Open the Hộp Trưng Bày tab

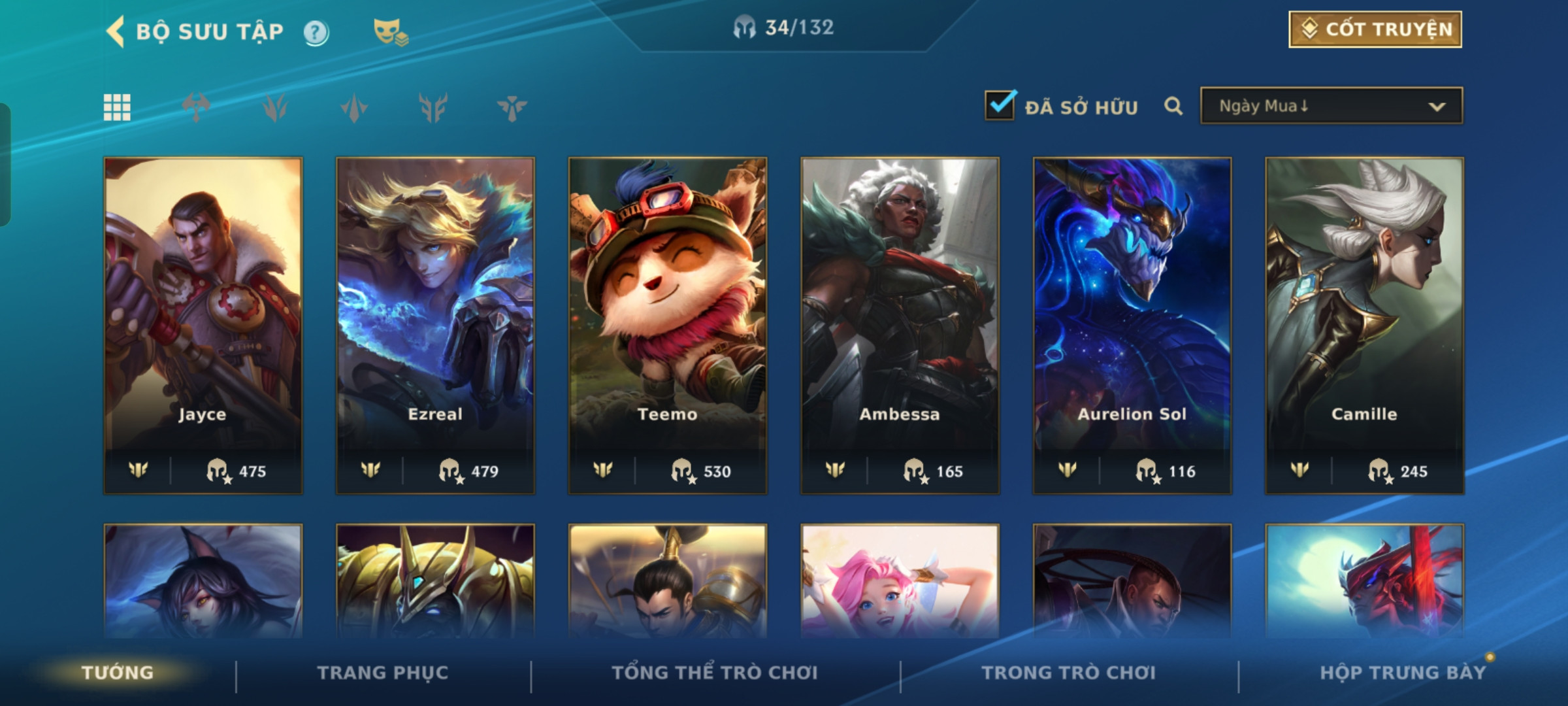(1403, 673)
